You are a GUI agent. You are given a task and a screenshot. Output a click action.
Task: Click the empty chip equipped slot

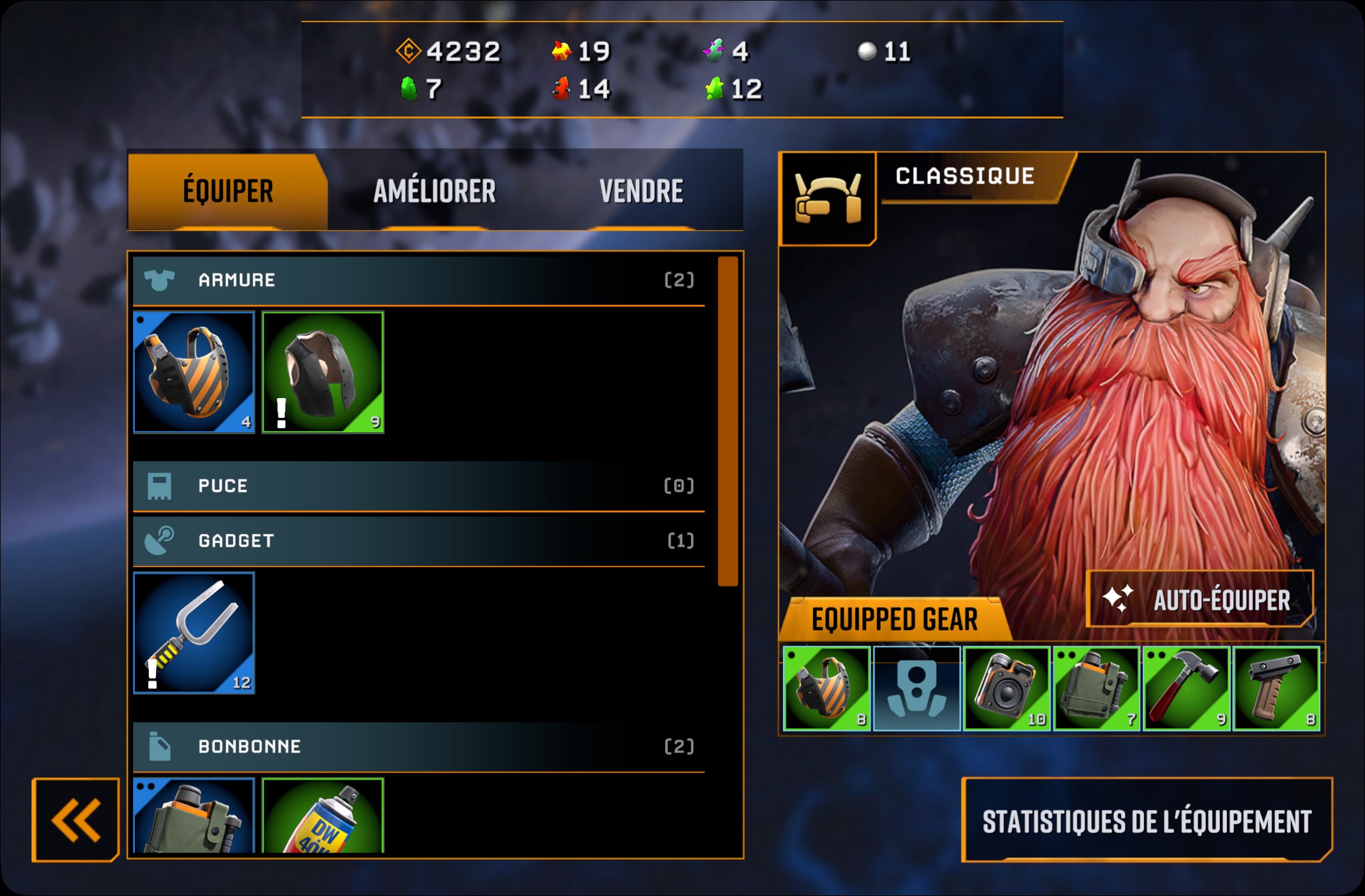[916, 688]
